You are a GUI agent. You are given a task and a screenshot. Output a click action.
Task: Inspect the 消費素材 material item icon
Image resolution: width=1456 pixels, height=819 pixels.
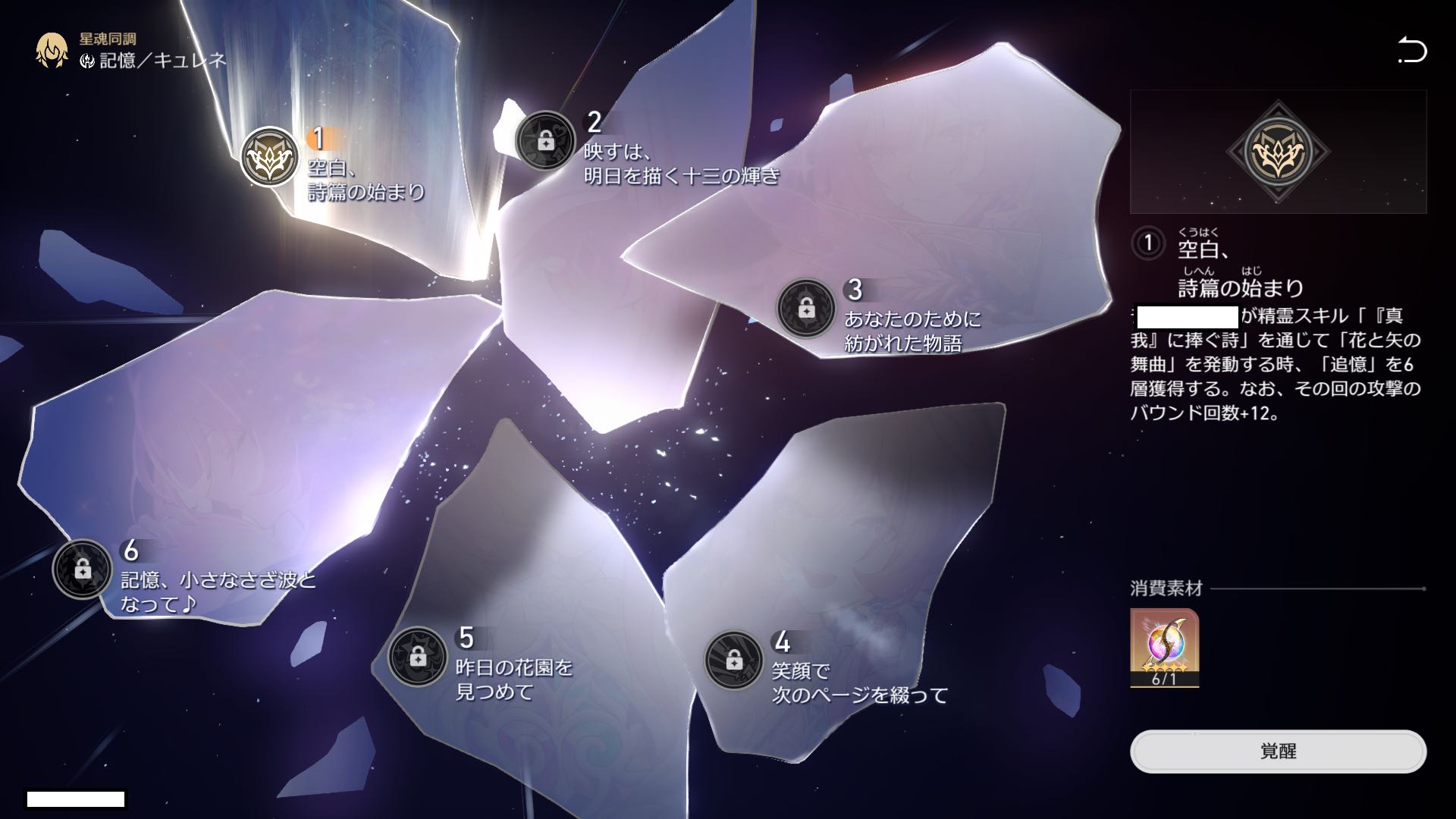pyautogui.click(x=1164, y=647)
